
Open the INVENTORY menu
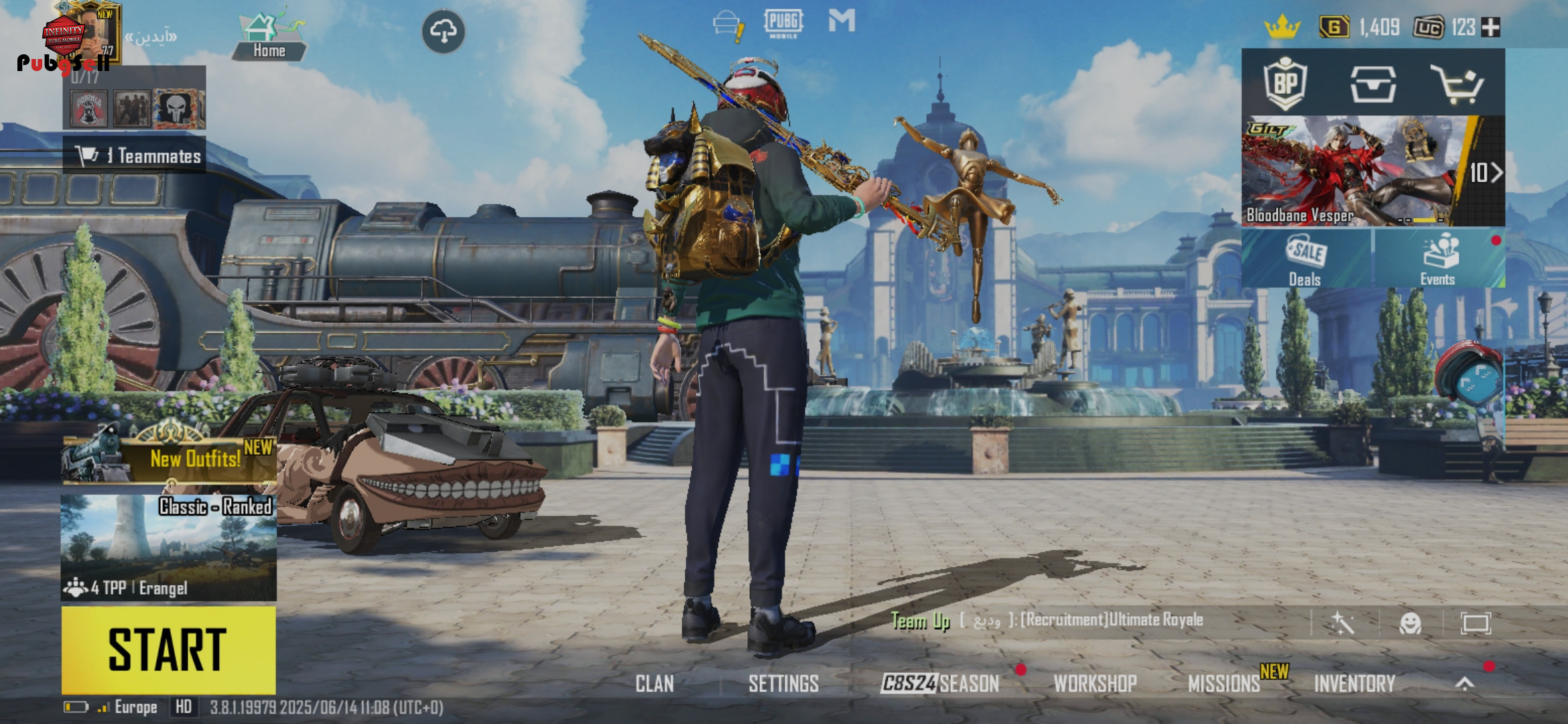pyautogui.click(x=1354, y=684)
